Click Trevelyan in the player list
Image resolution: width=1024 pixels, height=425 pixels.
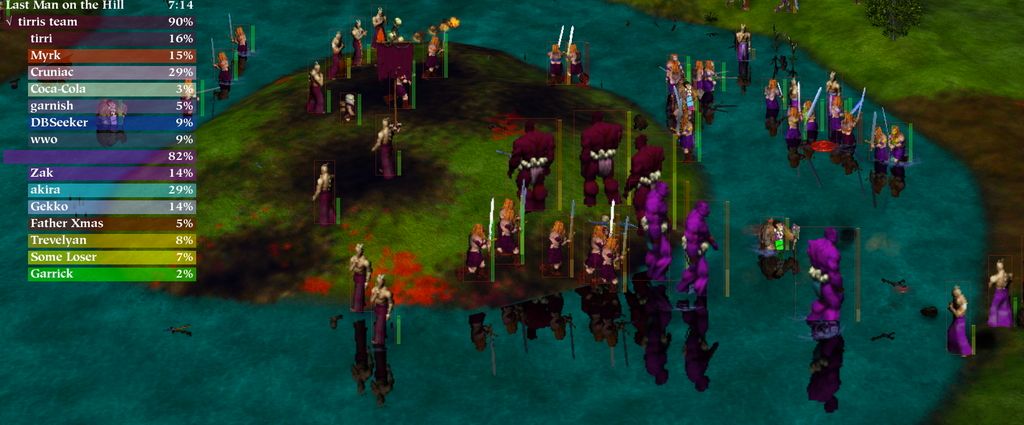point(99,240)
